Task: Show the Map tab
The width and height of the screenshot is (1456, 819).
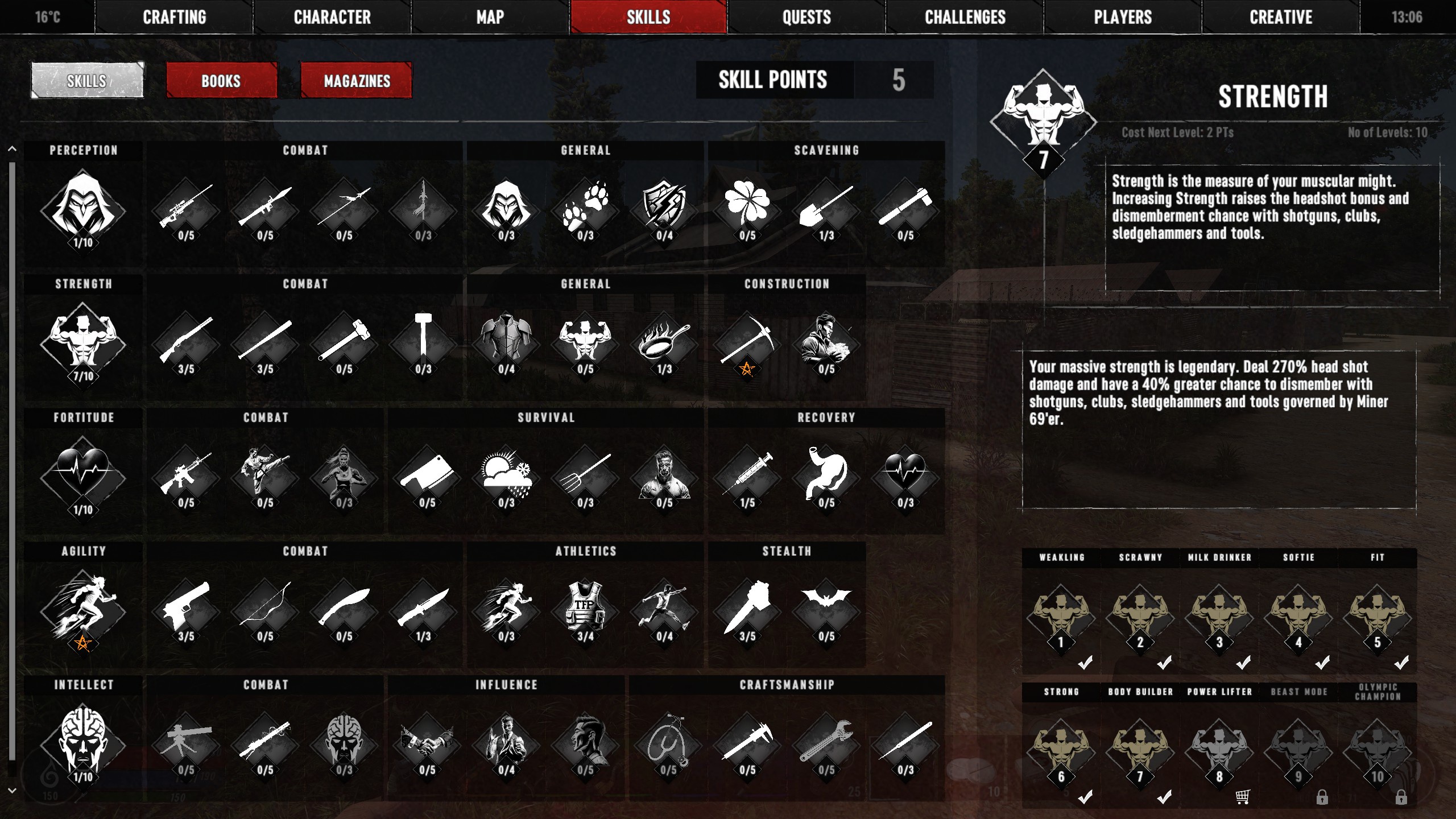Action: (490, 17)
